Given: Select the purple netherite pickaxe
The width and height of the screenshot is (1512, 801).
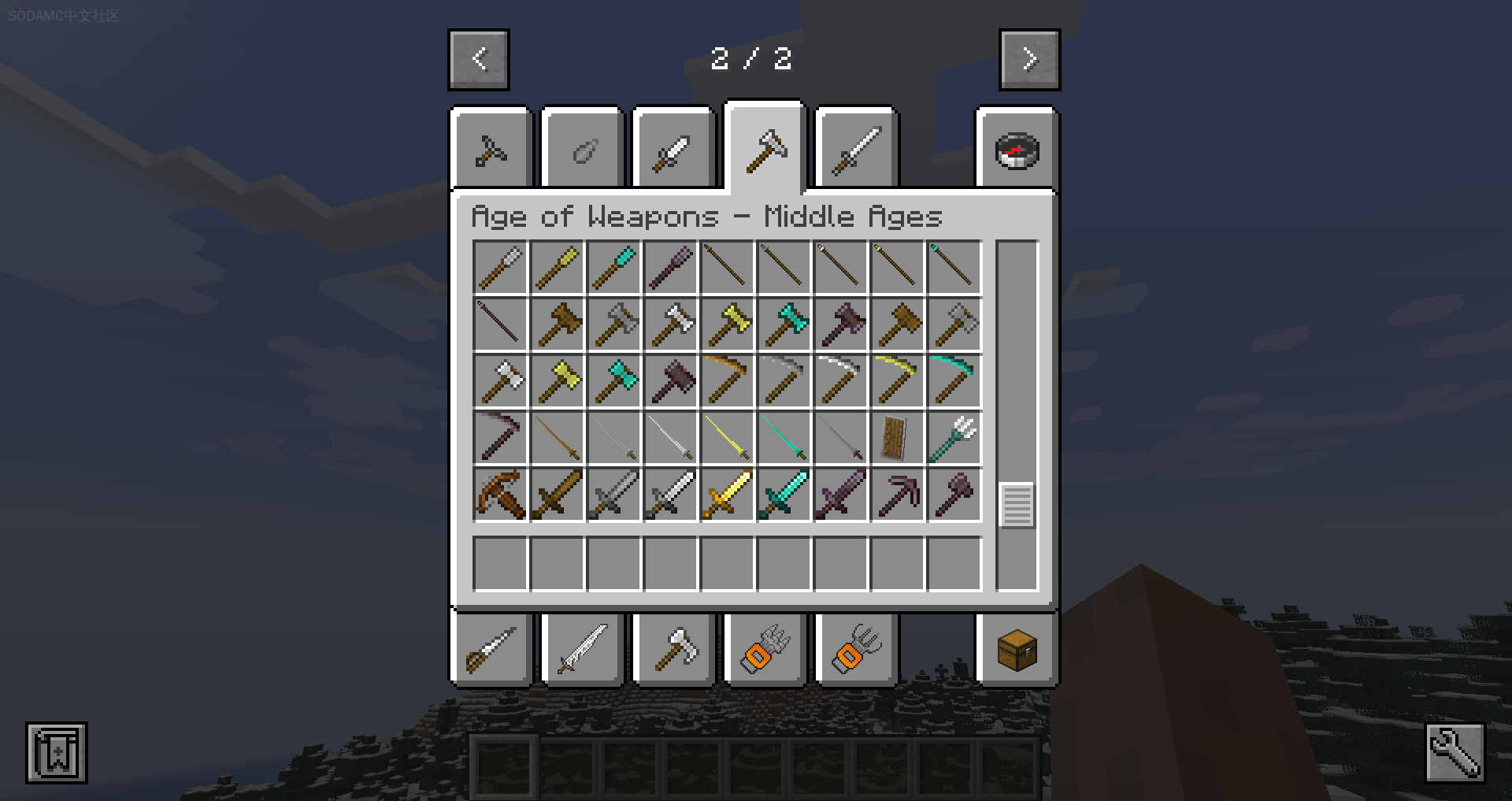Looking at the screenshot, I should (897, 495).
